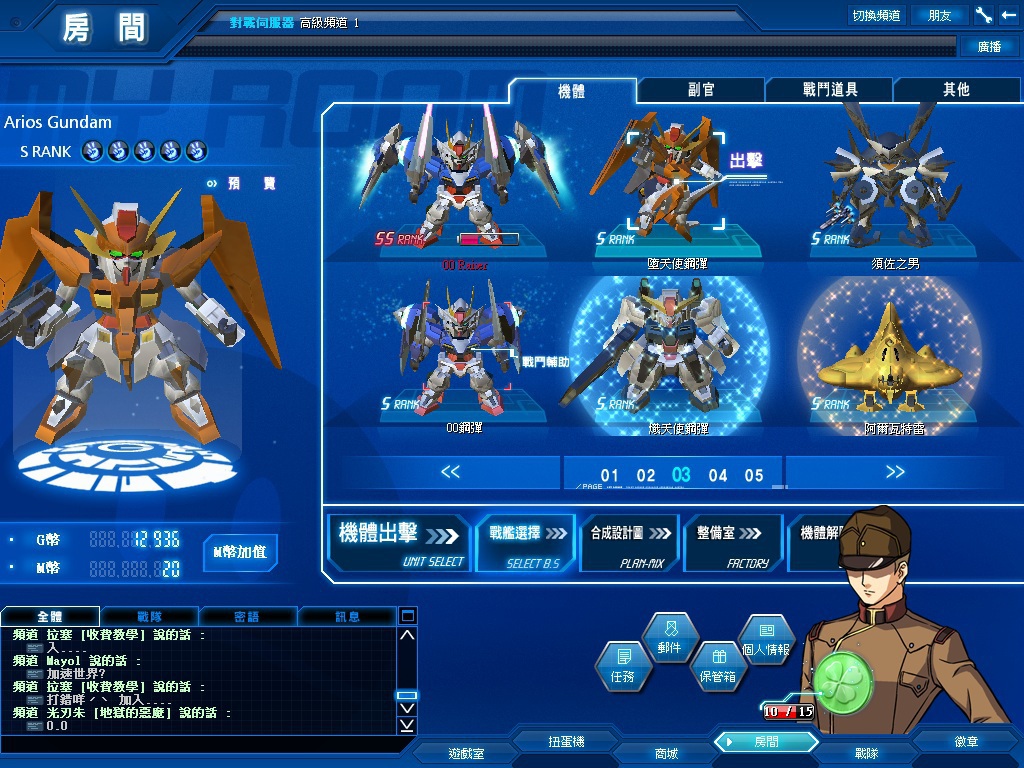This screenshot has height=768, width=1024.
Task: Click the 機體出擊 Unit Select button
Action: (400, 543)
